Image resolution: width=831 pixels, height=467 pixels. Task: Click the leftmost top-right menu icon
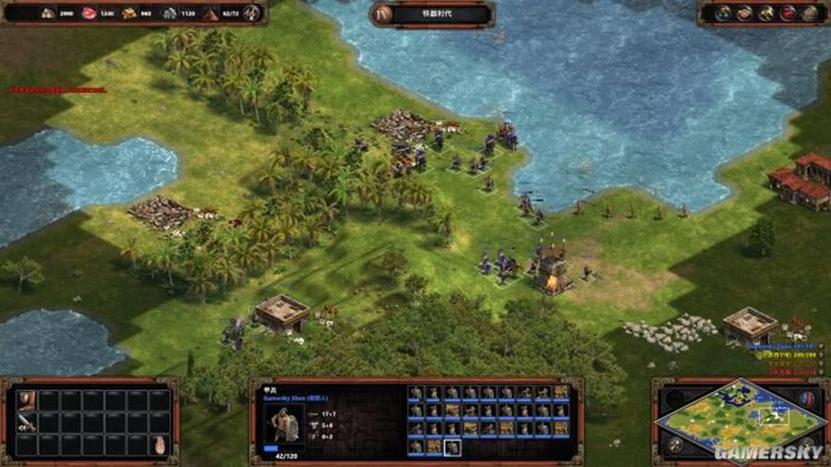(x=723, y=13)
